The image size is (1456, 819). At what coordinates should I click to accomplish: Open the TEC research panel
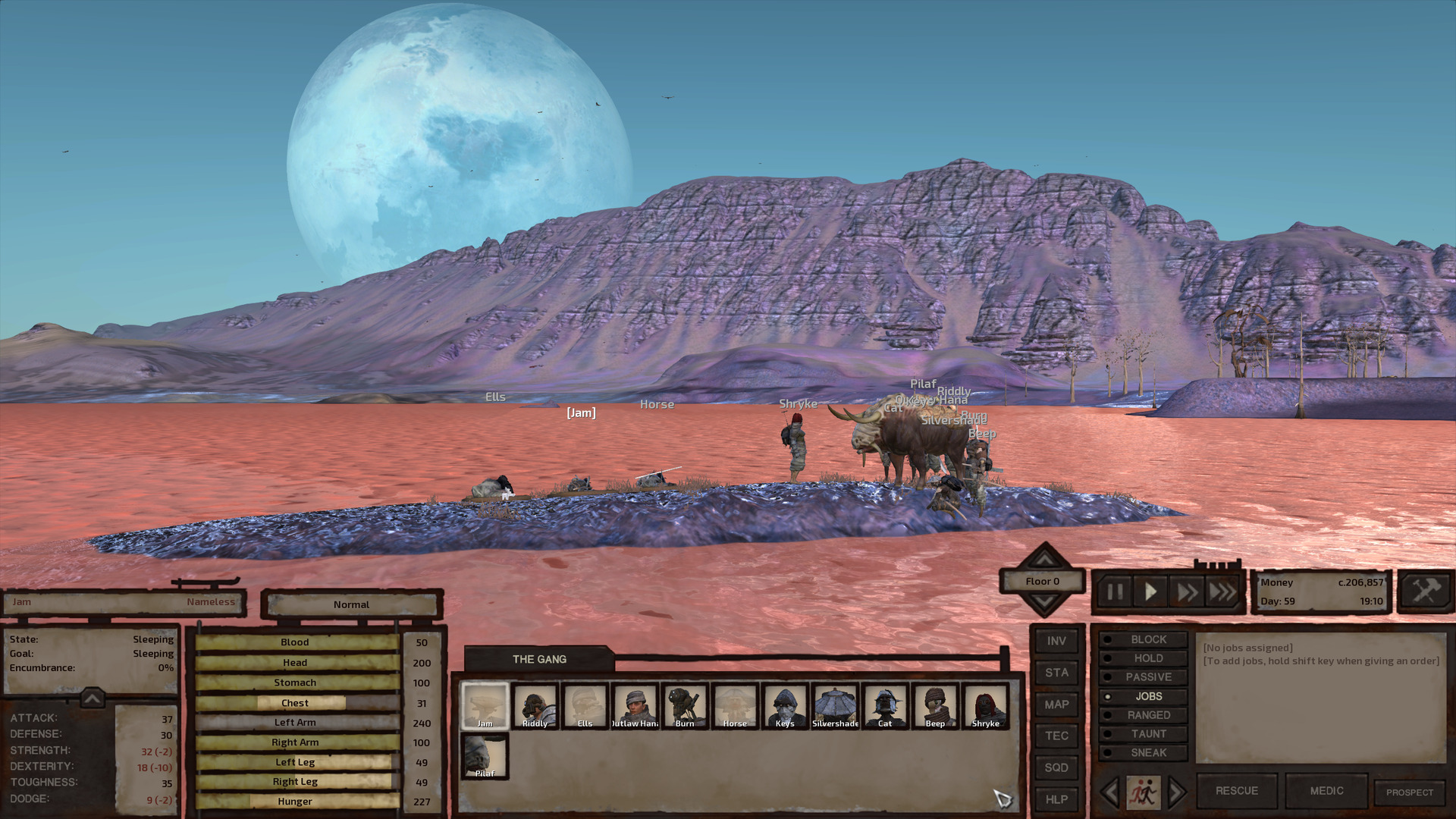tap(1056, 736)
